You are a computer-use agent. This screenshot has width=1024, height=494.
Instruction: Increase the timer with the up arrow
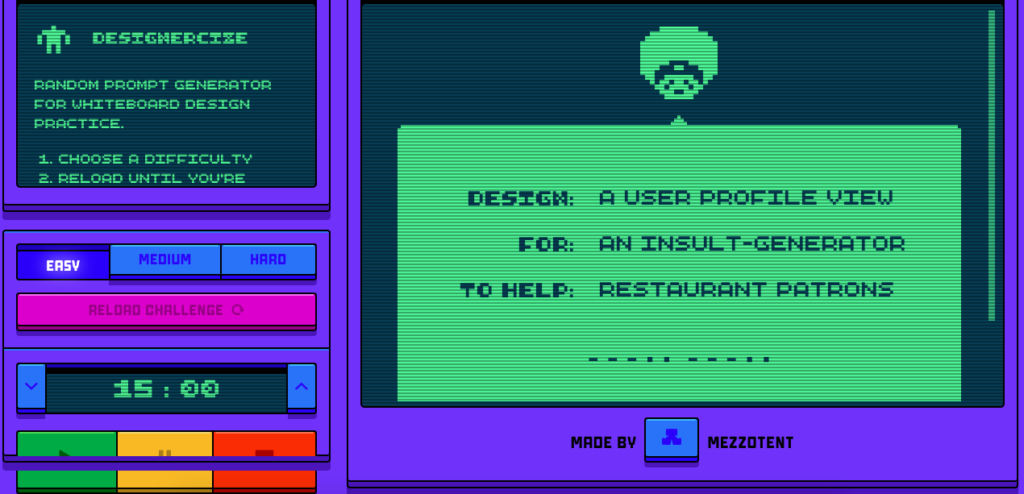301,386
